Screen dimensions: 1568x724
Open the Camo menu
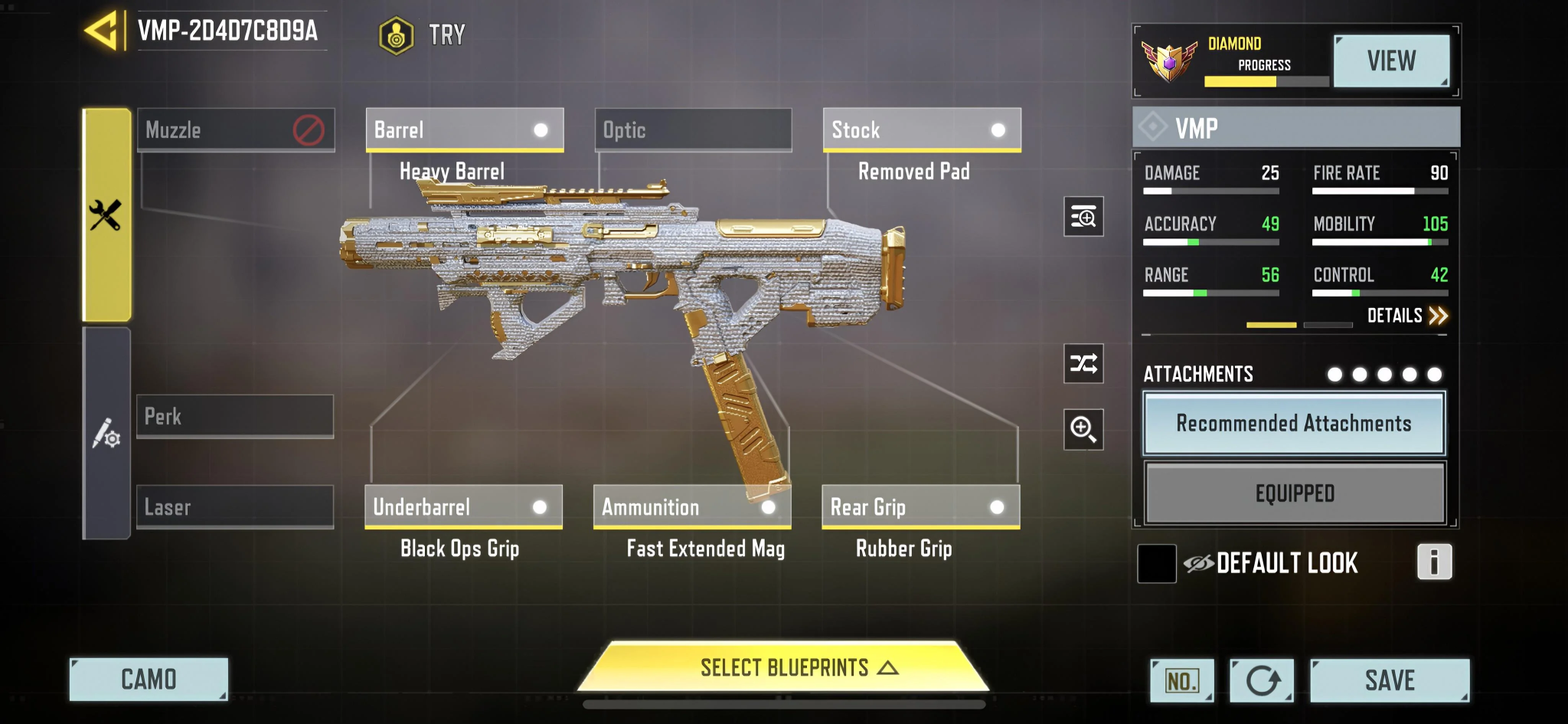click(149, 680)
